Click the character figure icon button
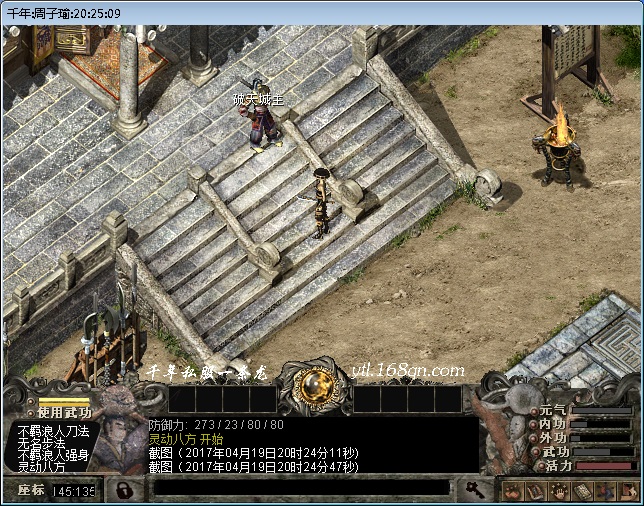 click(x=604, y=491)
